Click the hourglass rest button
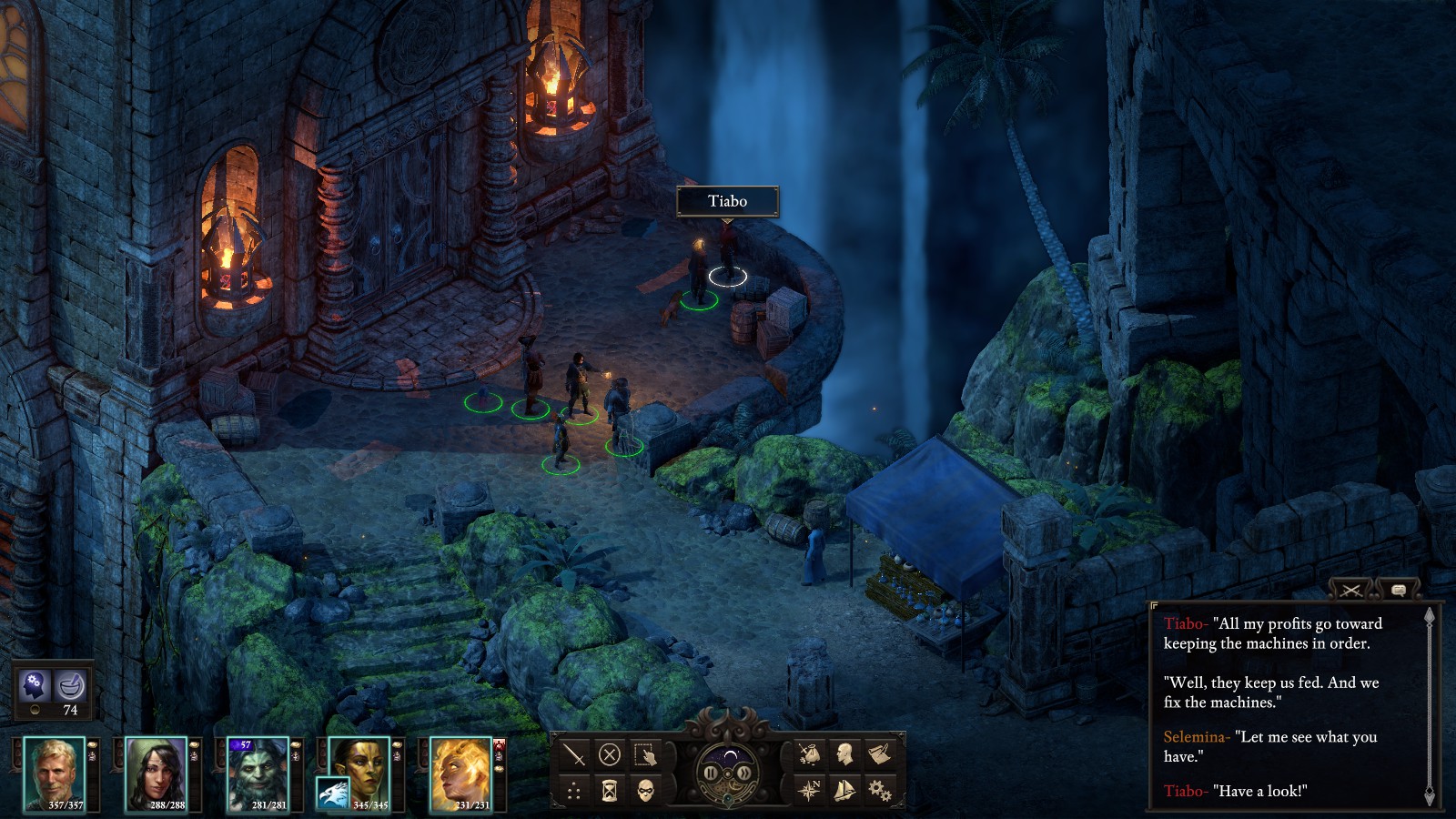This screenshot has height=819, width=1456. (x=610, y=790)
